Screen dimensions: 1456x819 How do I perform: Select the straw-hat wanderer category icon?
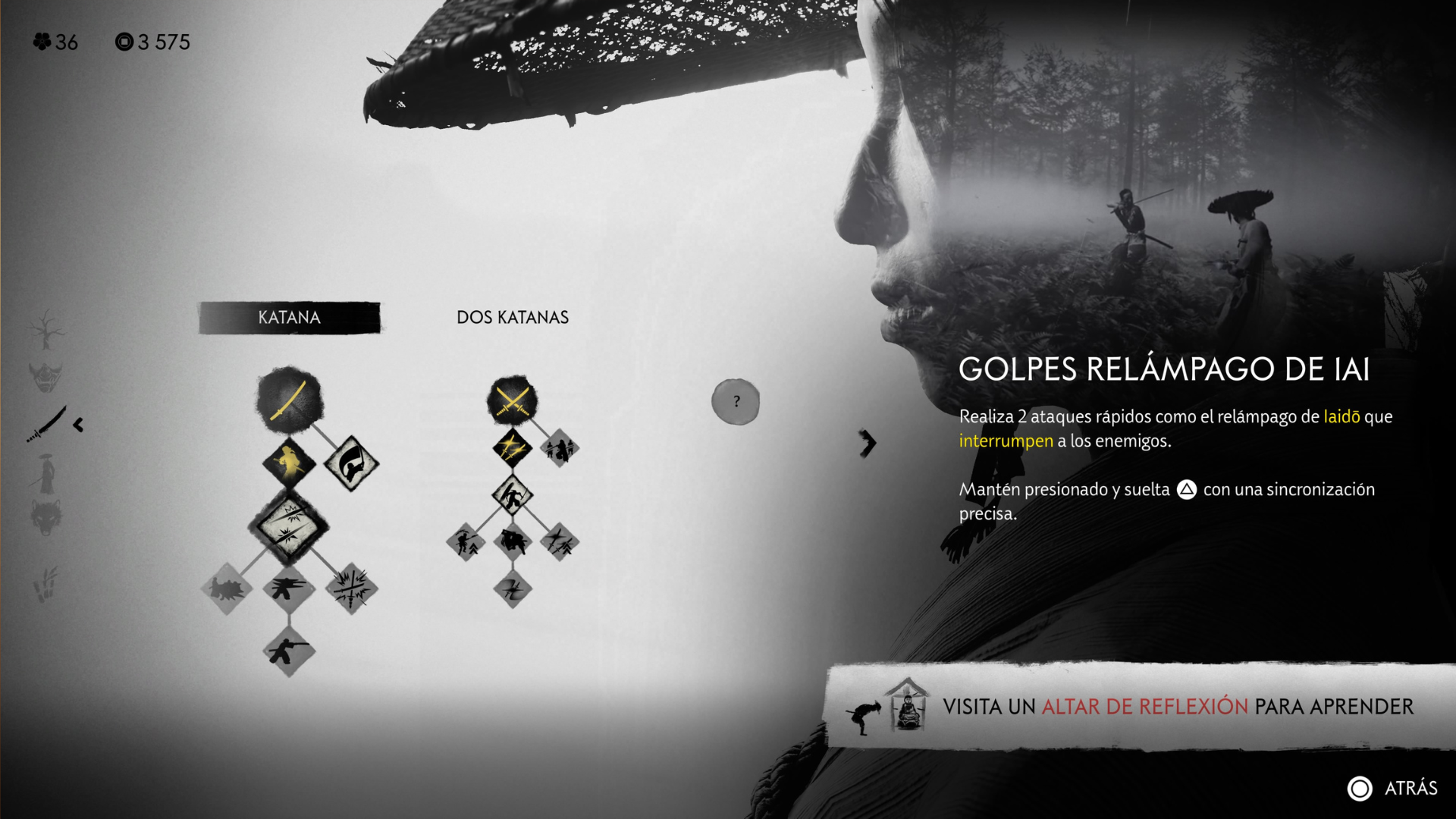click(x=46, y=473)
